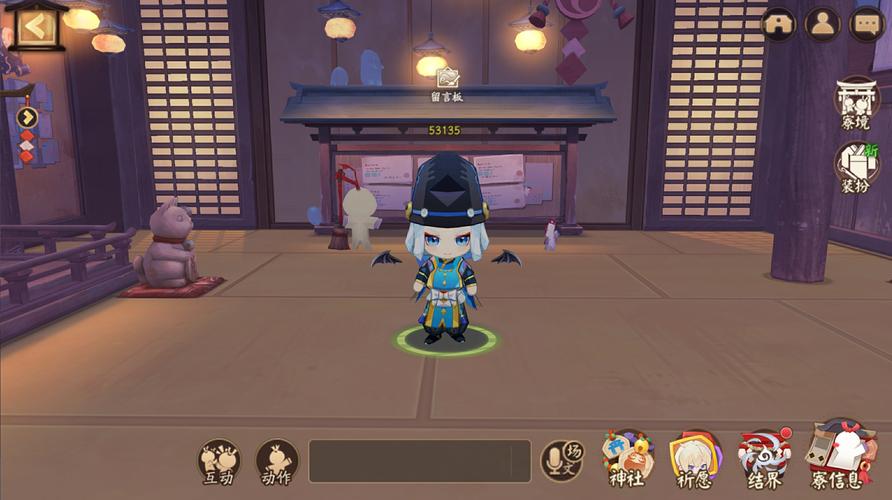Open the 结界 barrier menu
Image resolution: width=892 pixels, height=500 pixels.
click(x=765, y=460)
